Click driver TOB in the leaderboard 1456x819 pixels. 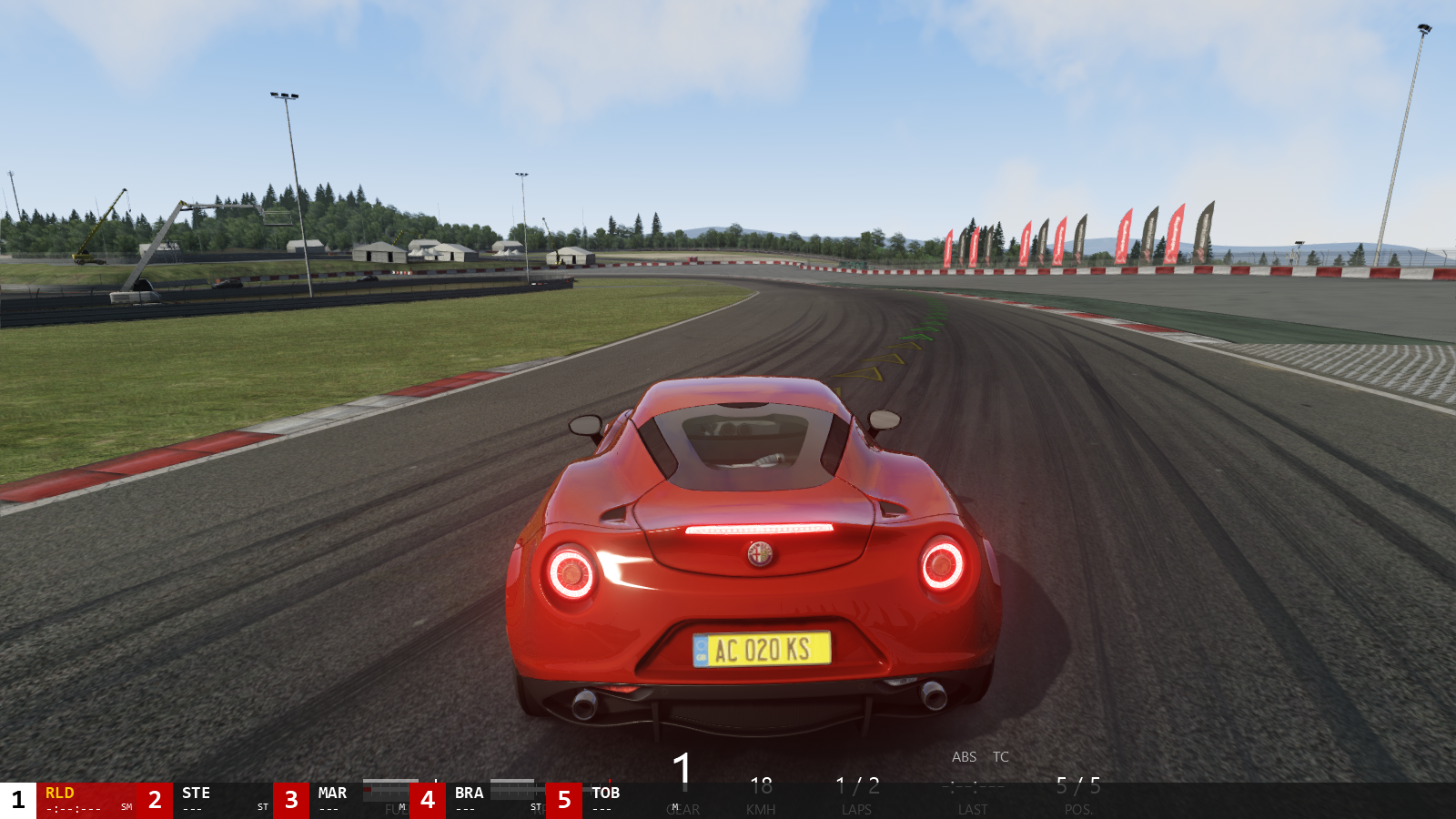click(x=605, y=794)
